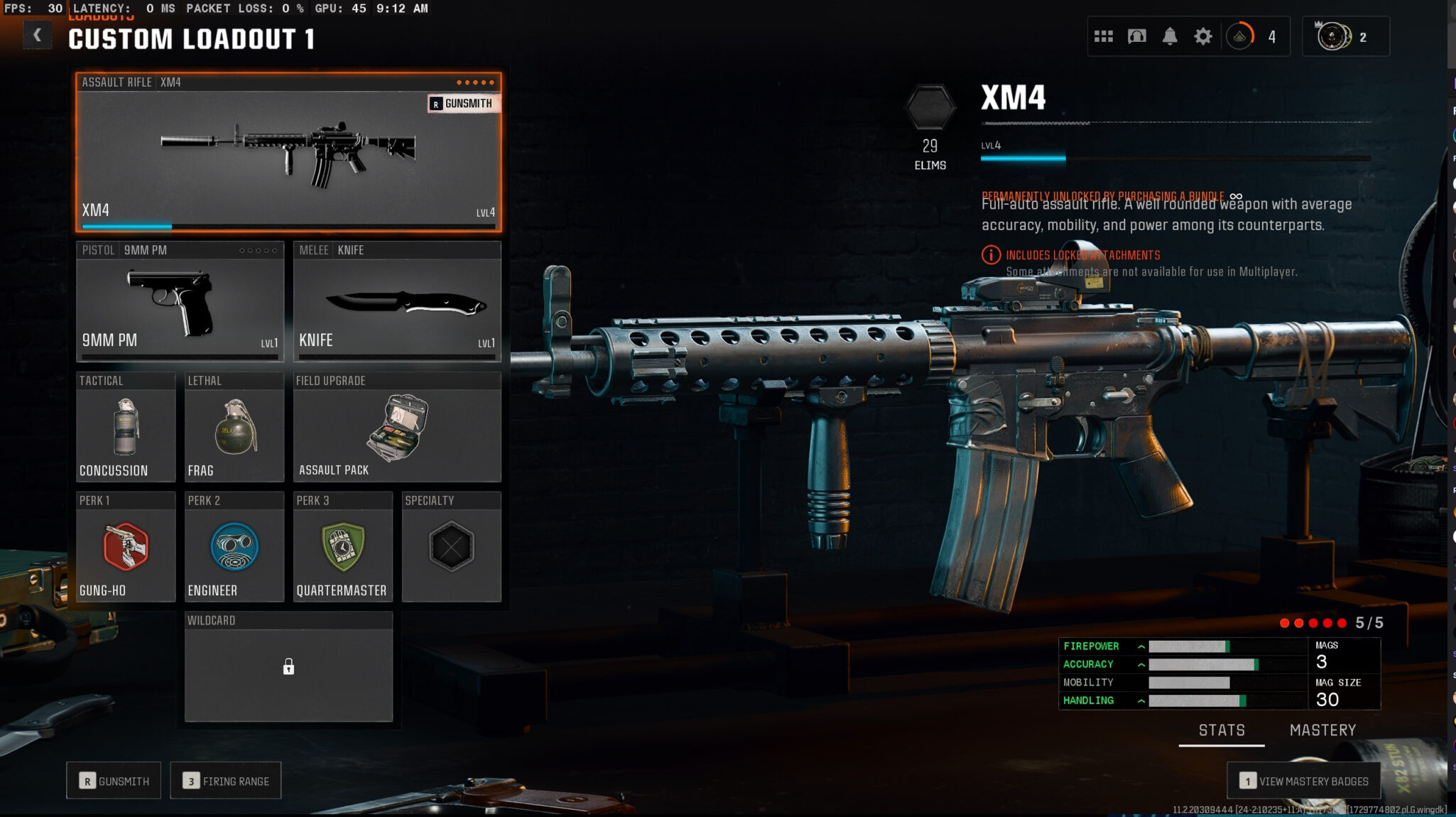
Task: Switch to the Mastery tab
Action: point(1322,730)
